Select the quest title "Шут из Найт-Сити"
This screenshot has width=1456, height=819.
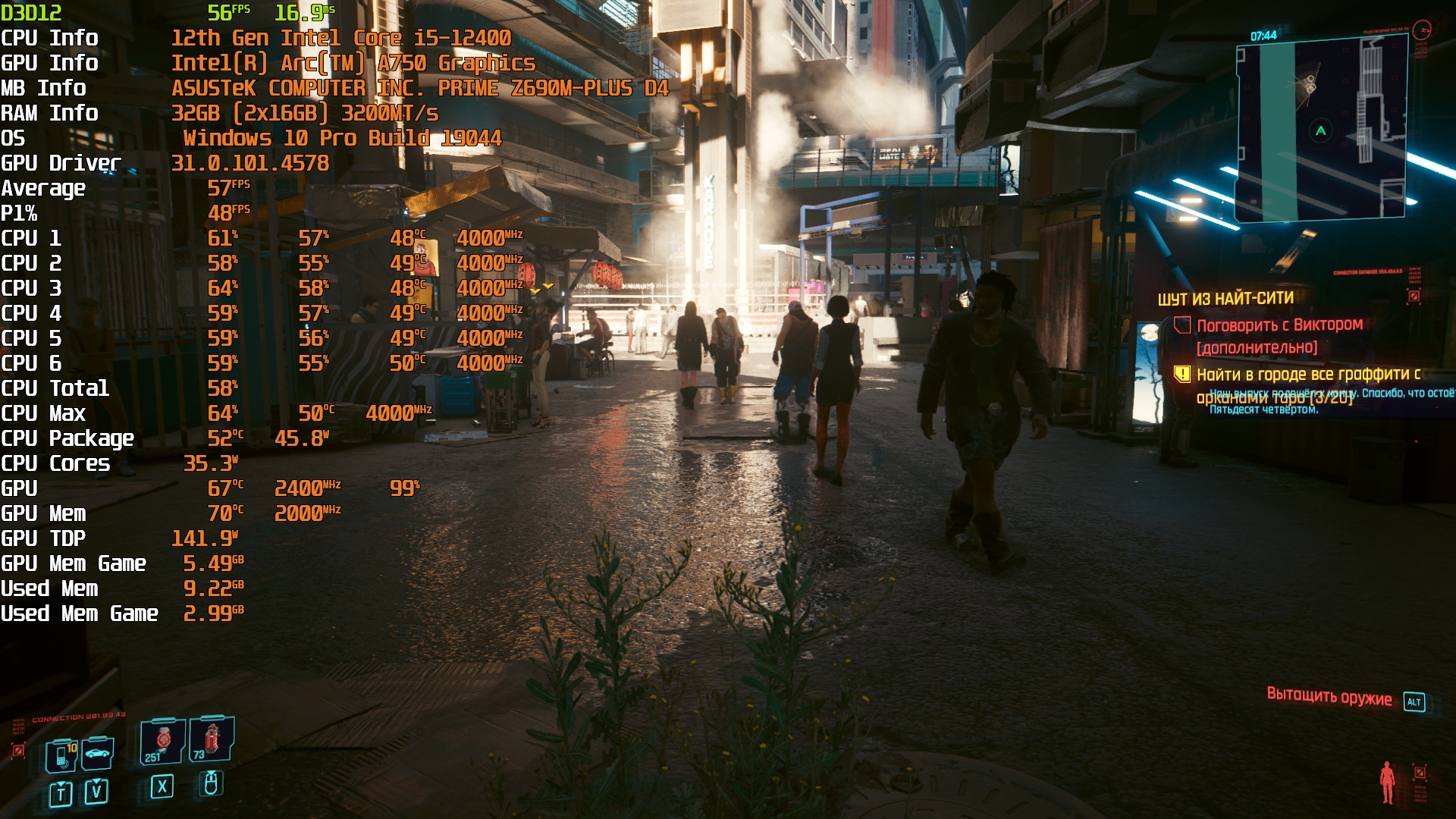[1225, 299]
